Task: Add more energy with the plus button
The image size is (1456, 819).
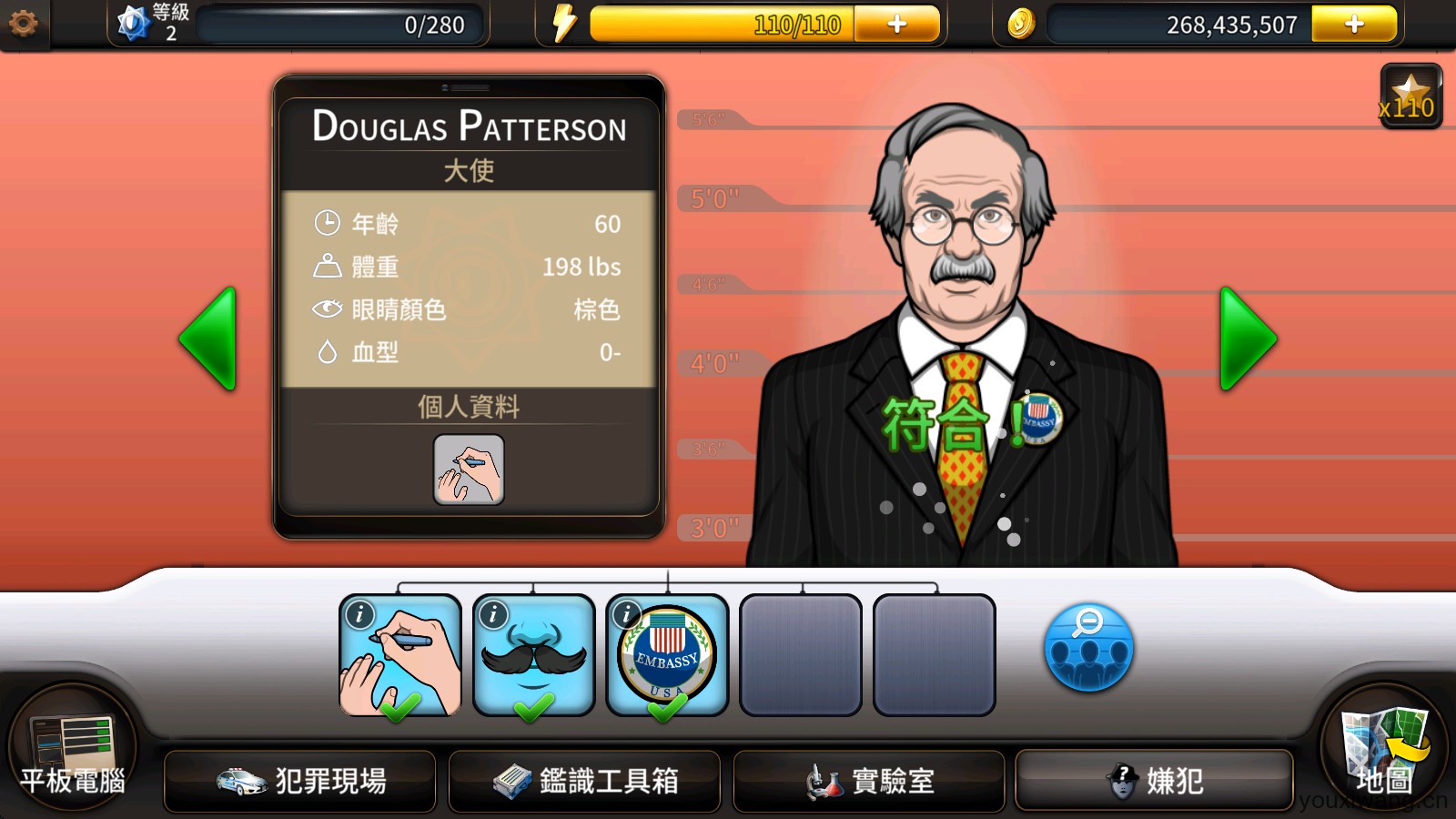Action: pos(896,25)
